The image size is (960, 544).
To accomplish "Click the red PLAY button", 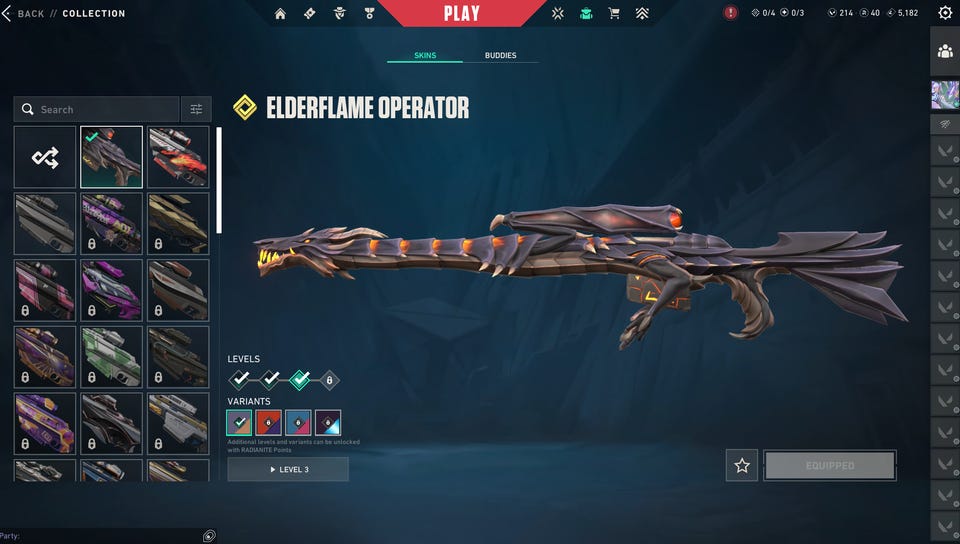I will click(x=461, y=13).
